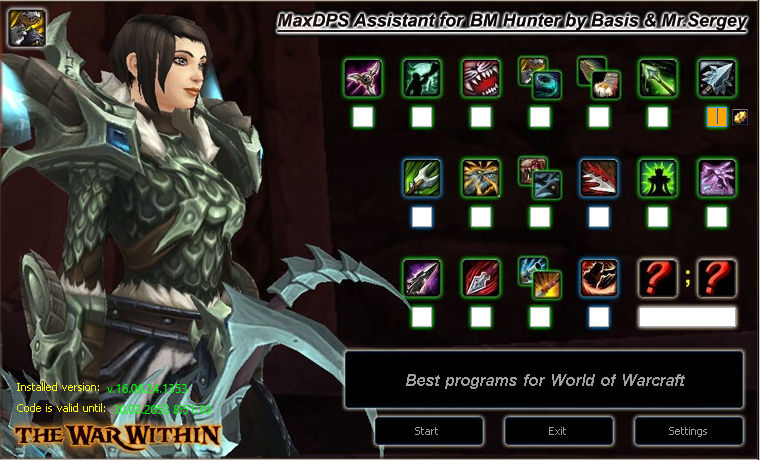Pick the green spear ability icon

658,78
